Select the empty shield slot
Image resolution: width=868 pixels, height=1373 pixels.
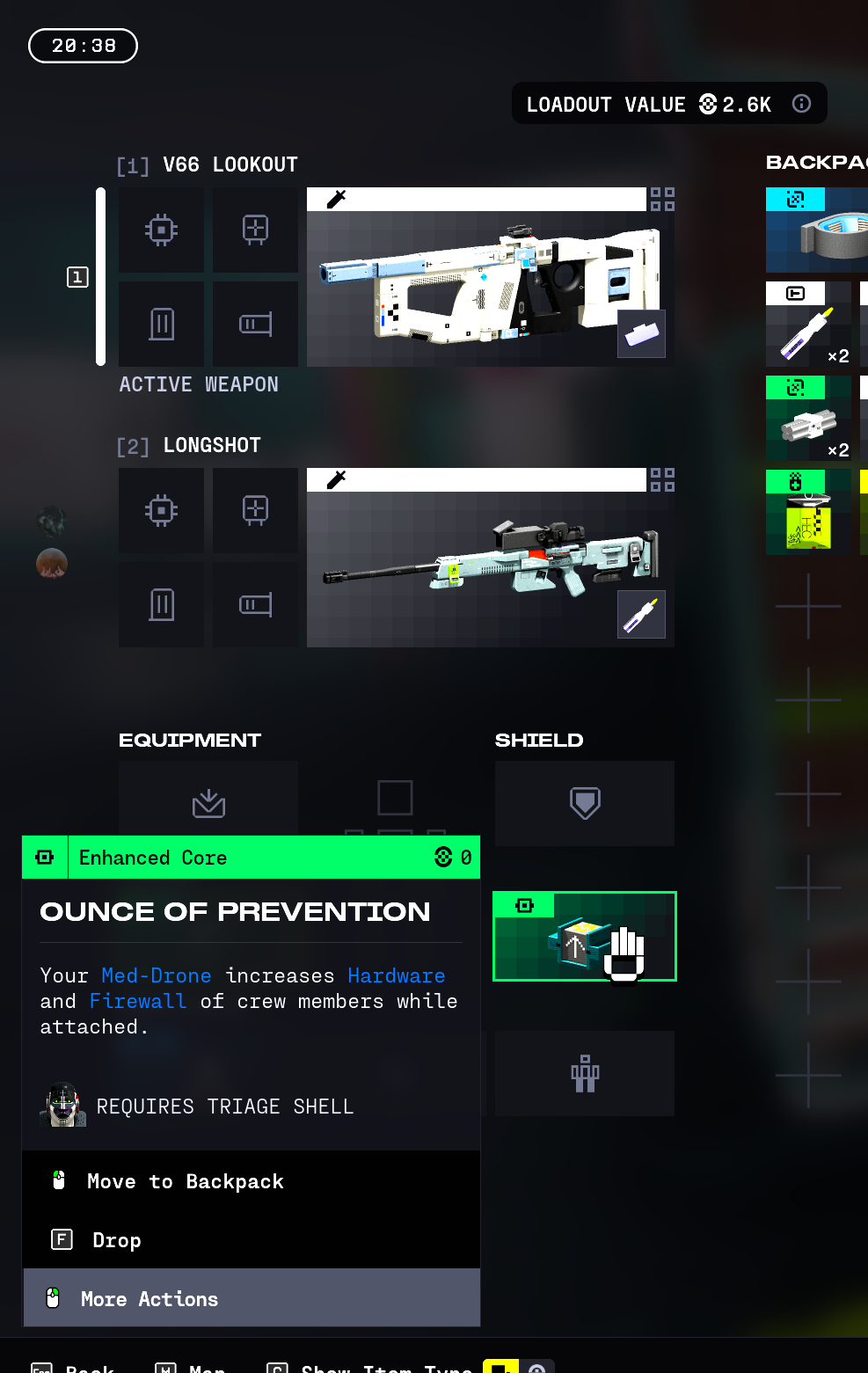click(585, 803)
